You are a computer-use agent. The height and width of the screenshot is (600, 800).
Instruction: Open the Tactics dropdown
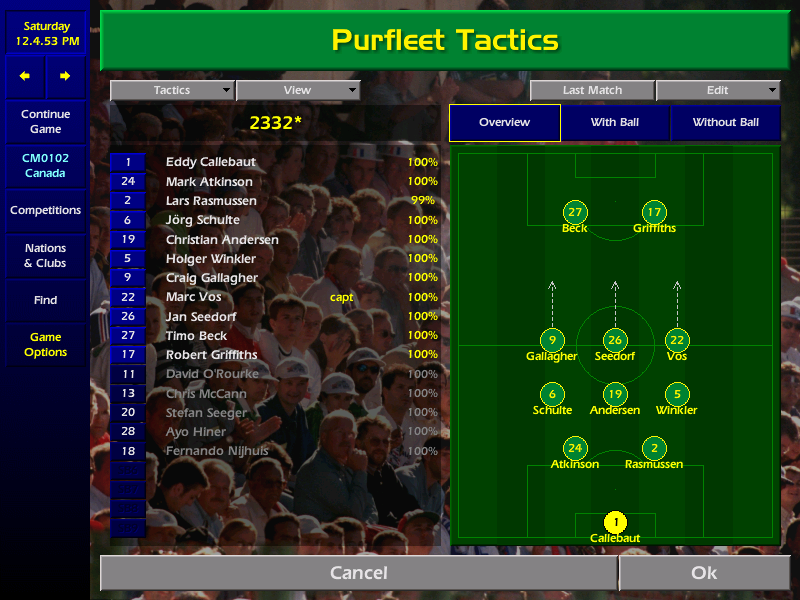click(x=172, y=91)
